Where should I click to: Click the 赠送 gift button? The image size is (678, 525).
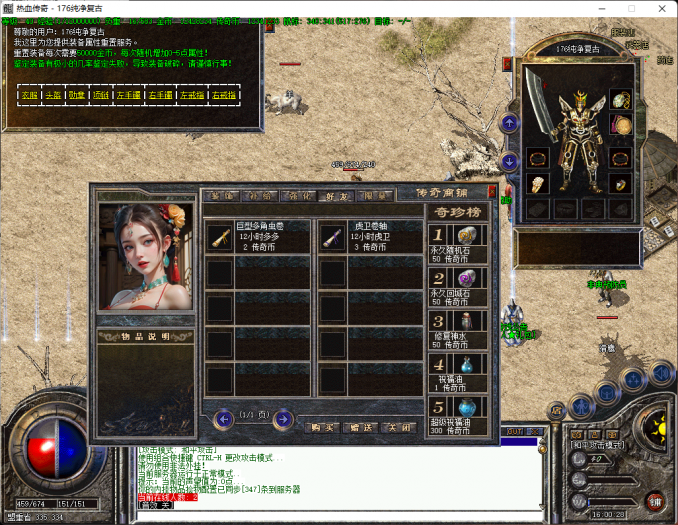[362, 427]
